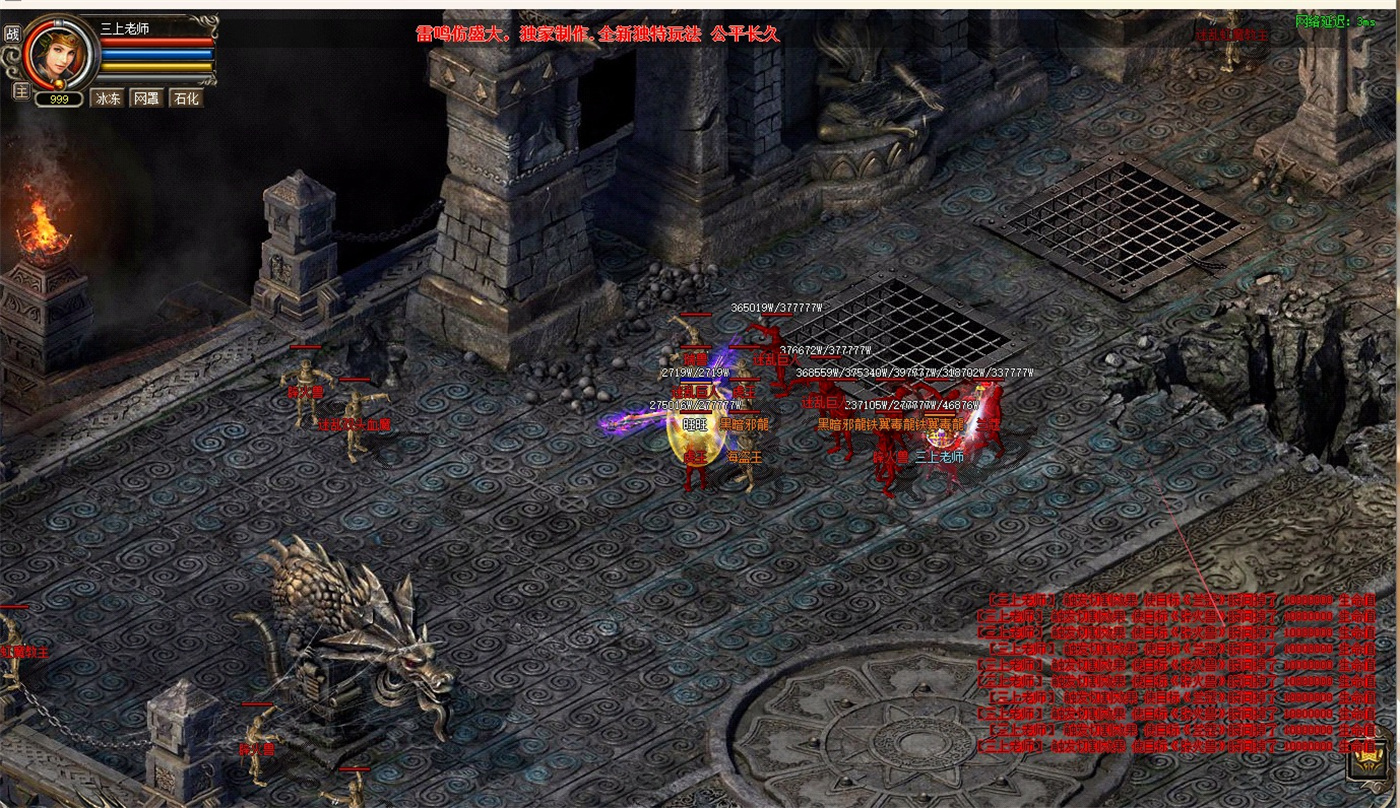Image resolution: width=1400 pixels, height=808 pixels.
Task: Click the 战 badge beside the portrait
Action: tap(13, 34)
